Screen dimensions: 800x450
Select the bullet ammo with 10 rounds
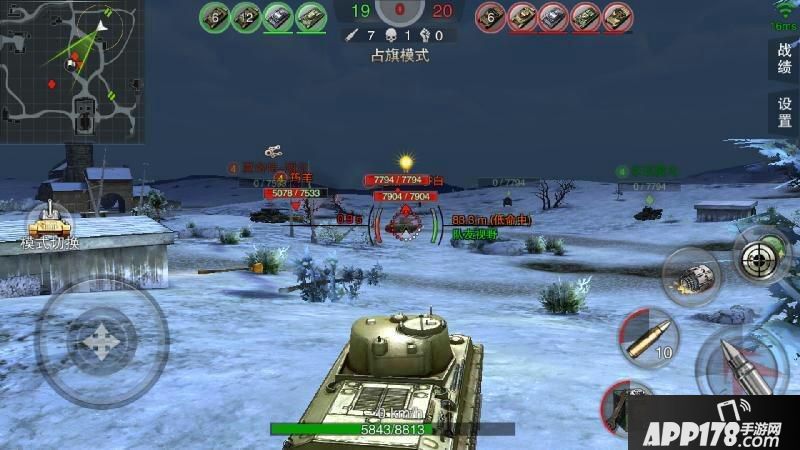pyautogui.click(x=647, y=337)
